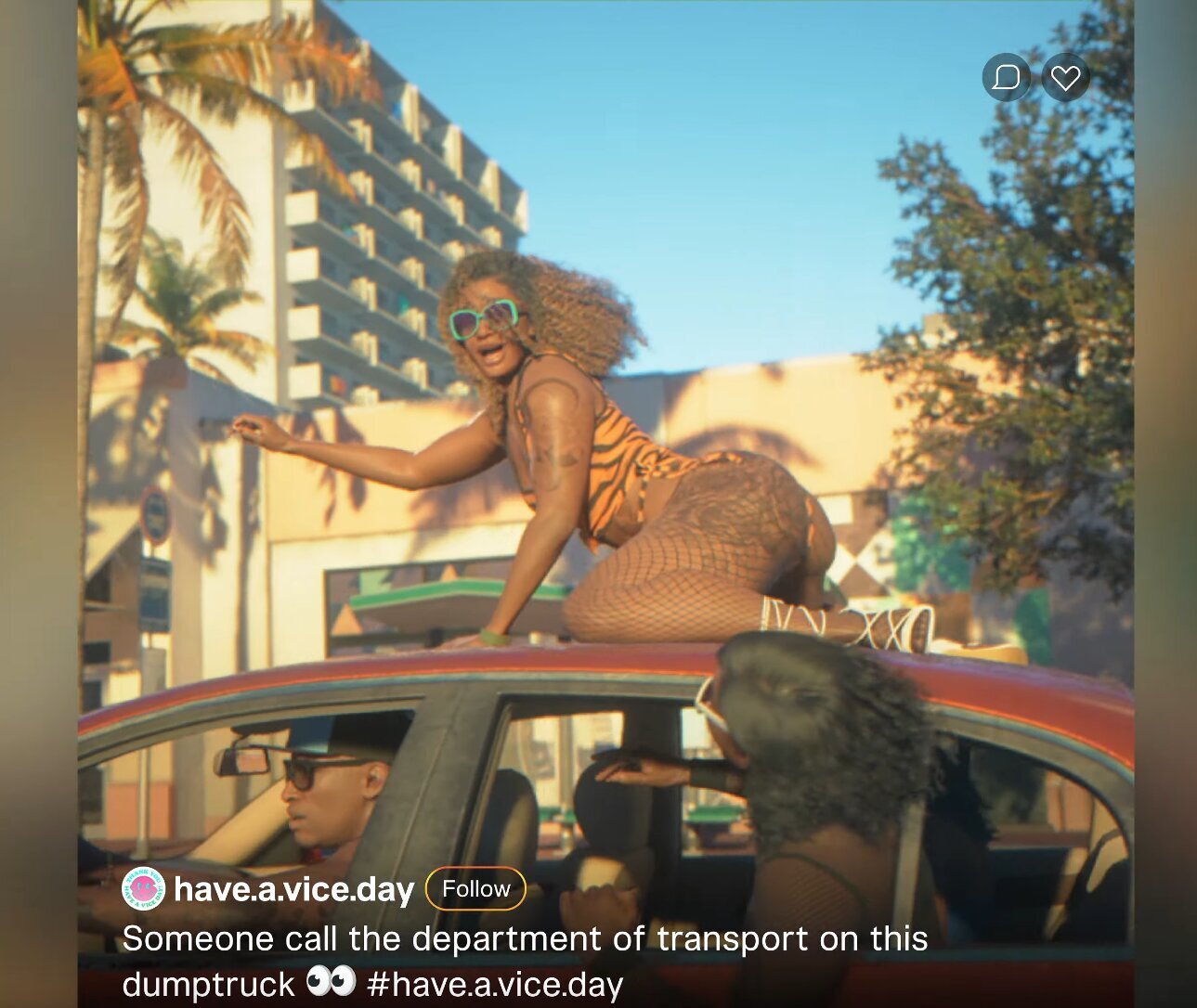The width and height of the screenshot is (1197, 1008).
Task: Open the have.a.vice.day profile avatar
Action: 143,888
